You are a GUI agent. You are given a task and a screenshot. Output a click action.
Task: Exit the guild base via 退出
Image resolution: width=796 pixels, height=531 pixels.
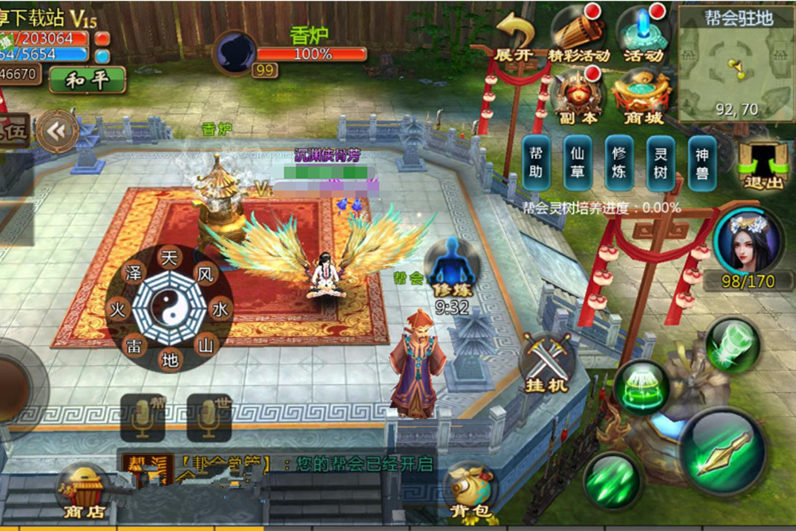764,165
